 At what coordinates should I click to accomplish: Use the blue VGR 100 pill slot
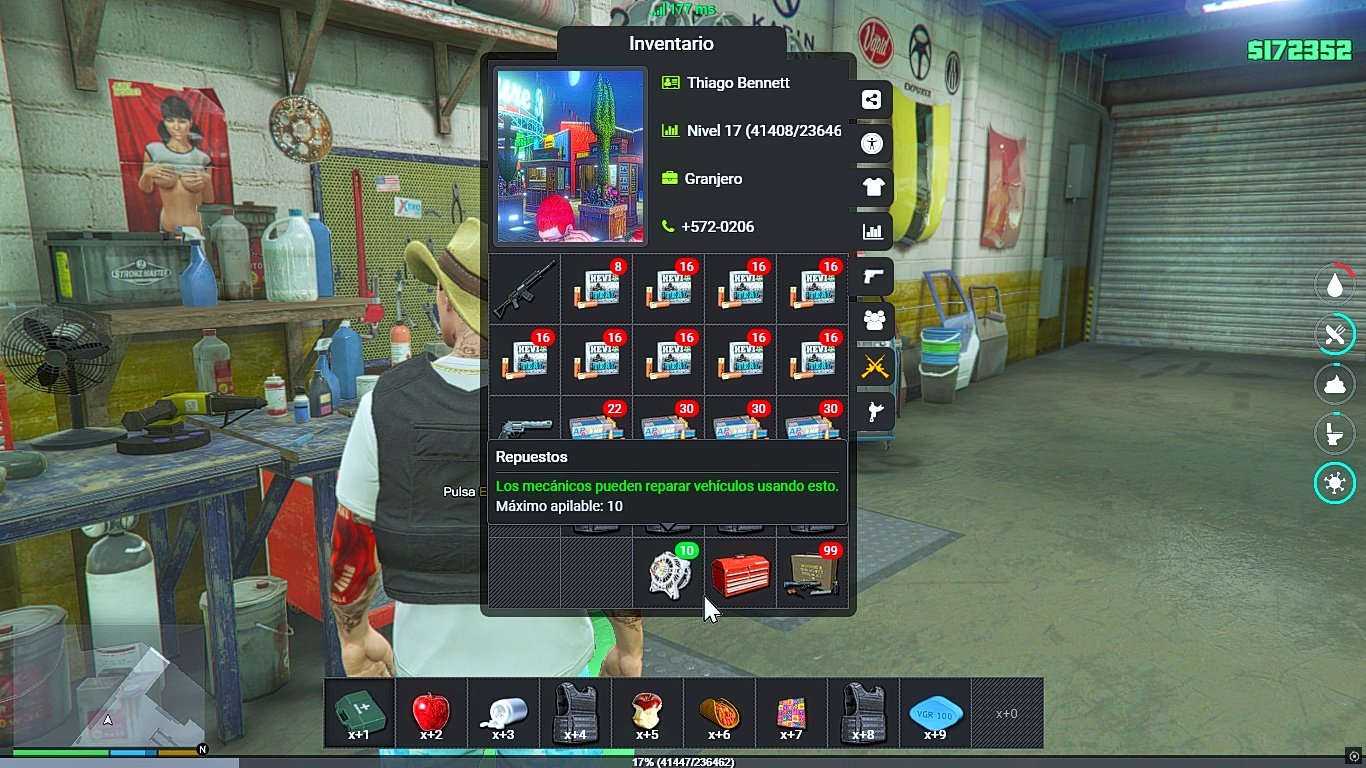(935, 713)
